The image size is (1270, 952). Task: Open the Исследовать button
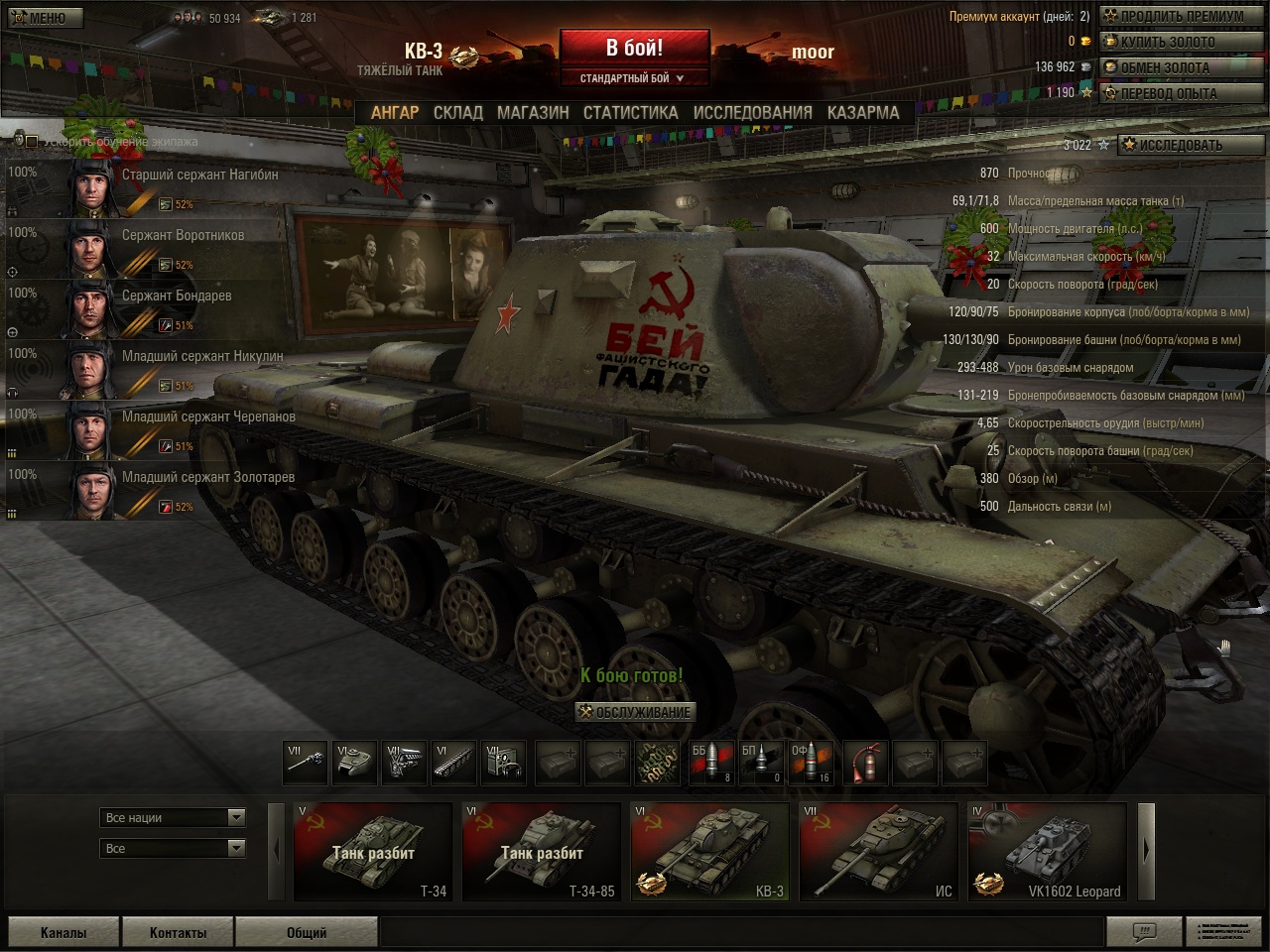tap(1191, 145)
